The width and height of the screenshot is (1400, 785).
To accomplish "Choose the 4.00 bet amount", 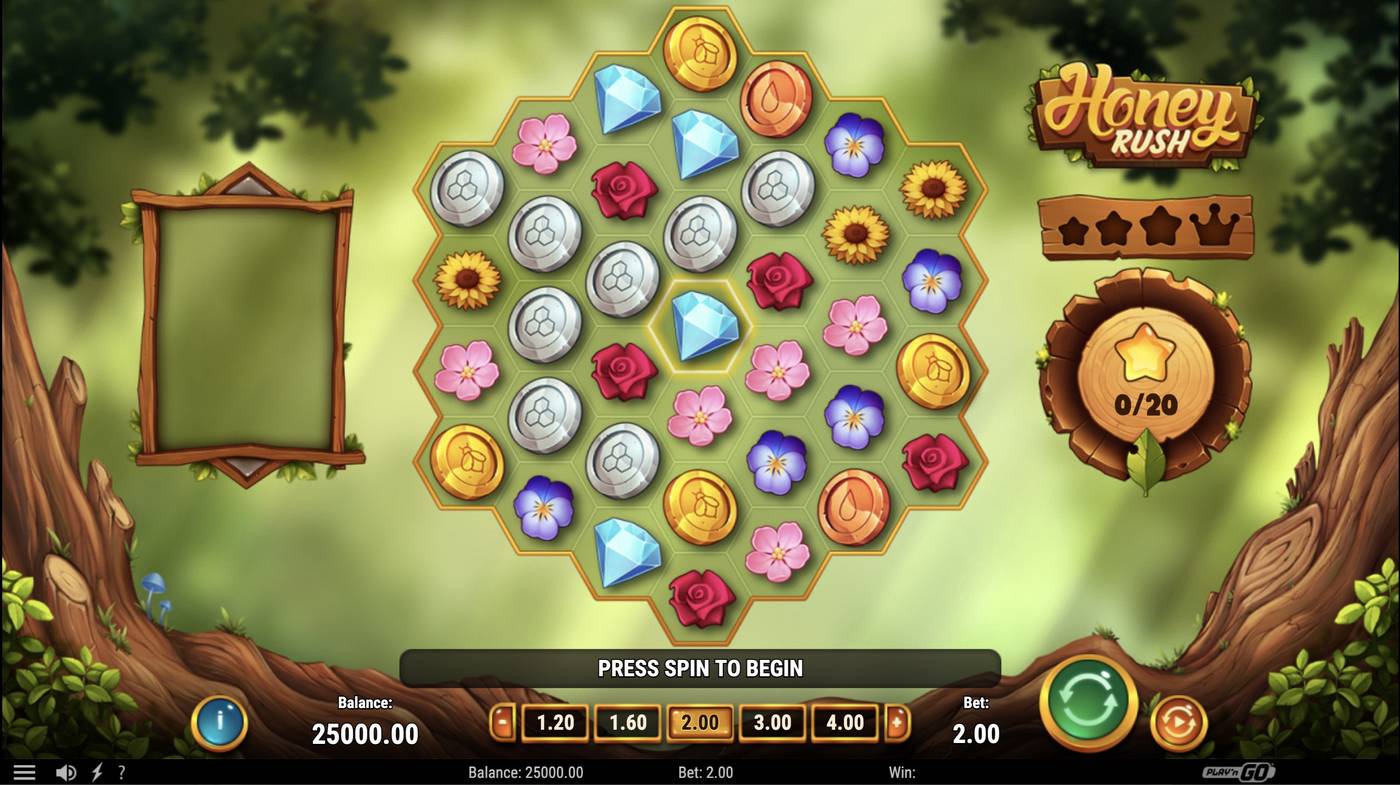I will point(845,721).
